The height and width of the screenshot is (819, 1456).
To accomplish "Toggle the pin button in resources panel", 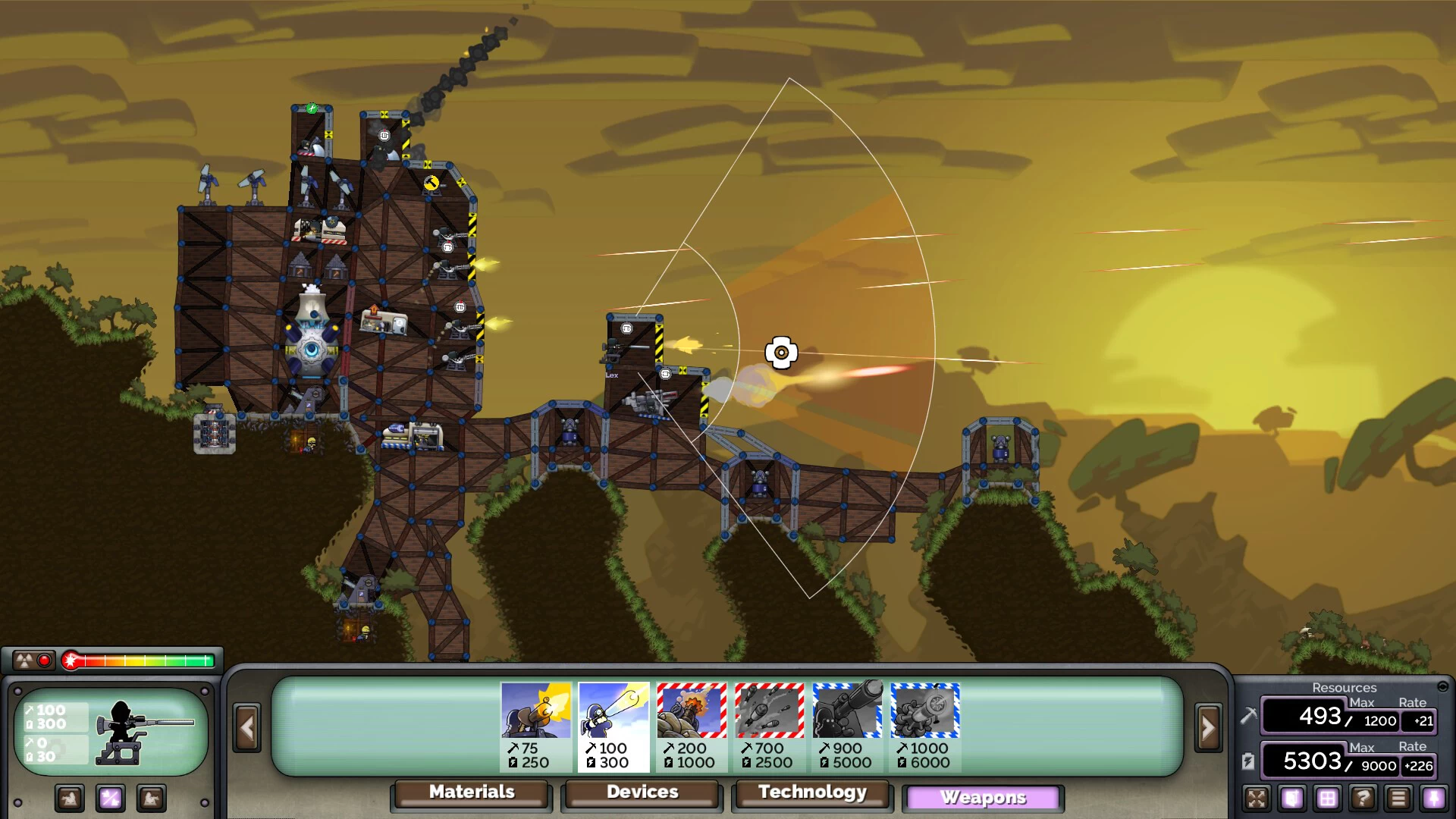I will coord(1433,798).
